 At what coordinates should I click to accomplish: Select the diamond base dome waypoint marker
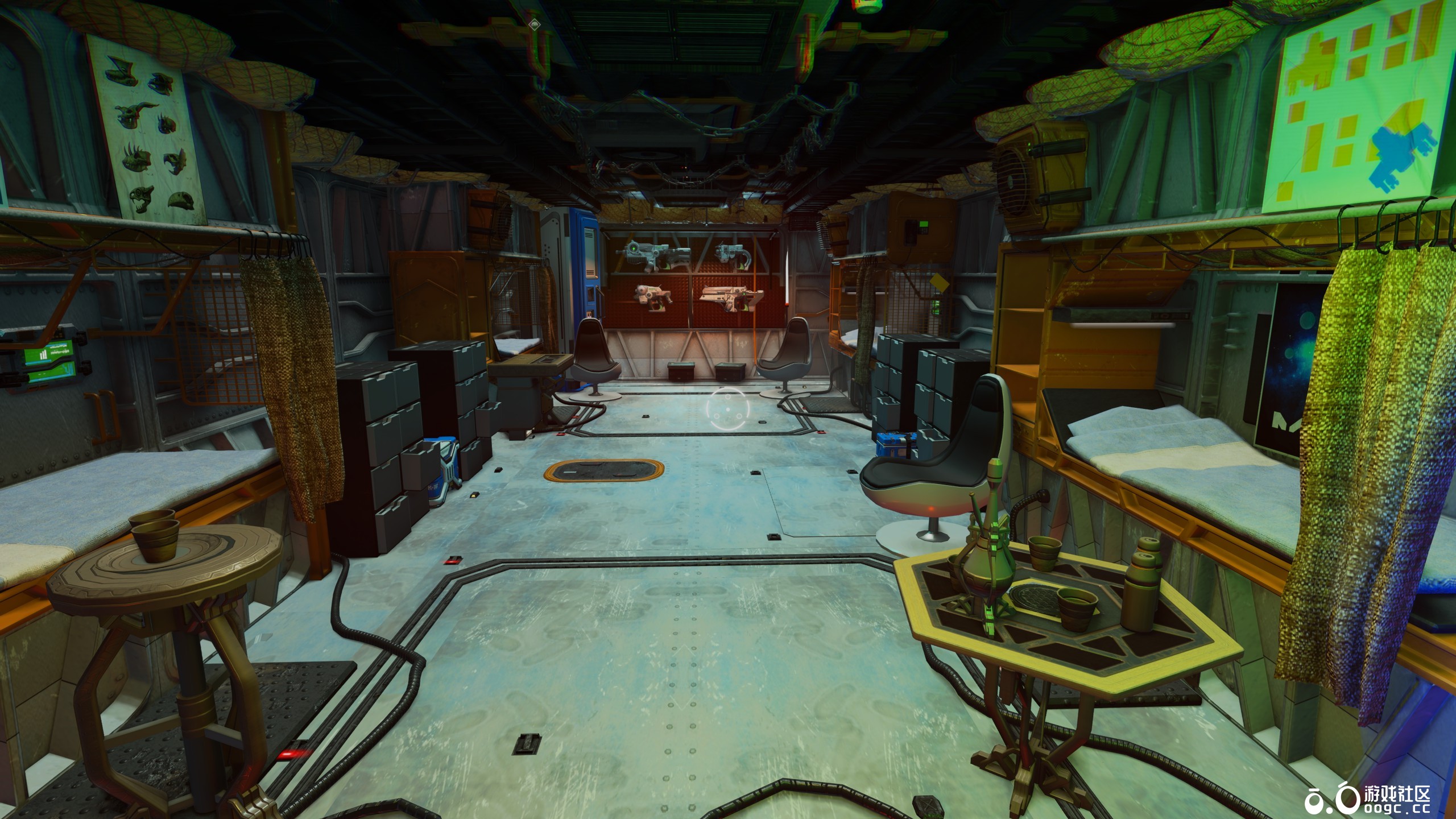point(533,24)
